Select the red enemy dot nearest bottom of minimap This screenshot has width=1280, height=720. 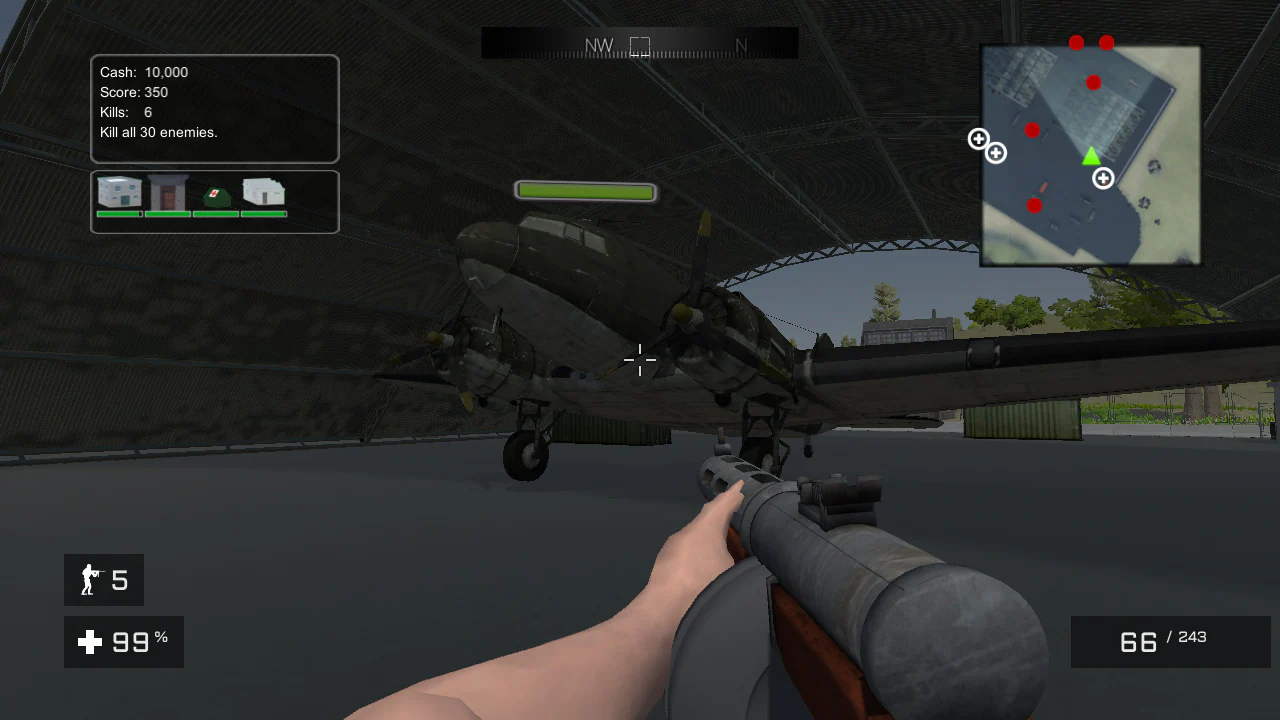1034,205
